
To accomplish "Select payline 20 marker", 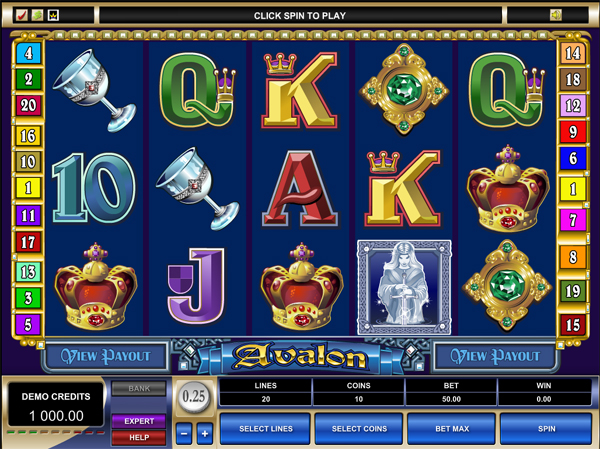I will click(27, 105).
